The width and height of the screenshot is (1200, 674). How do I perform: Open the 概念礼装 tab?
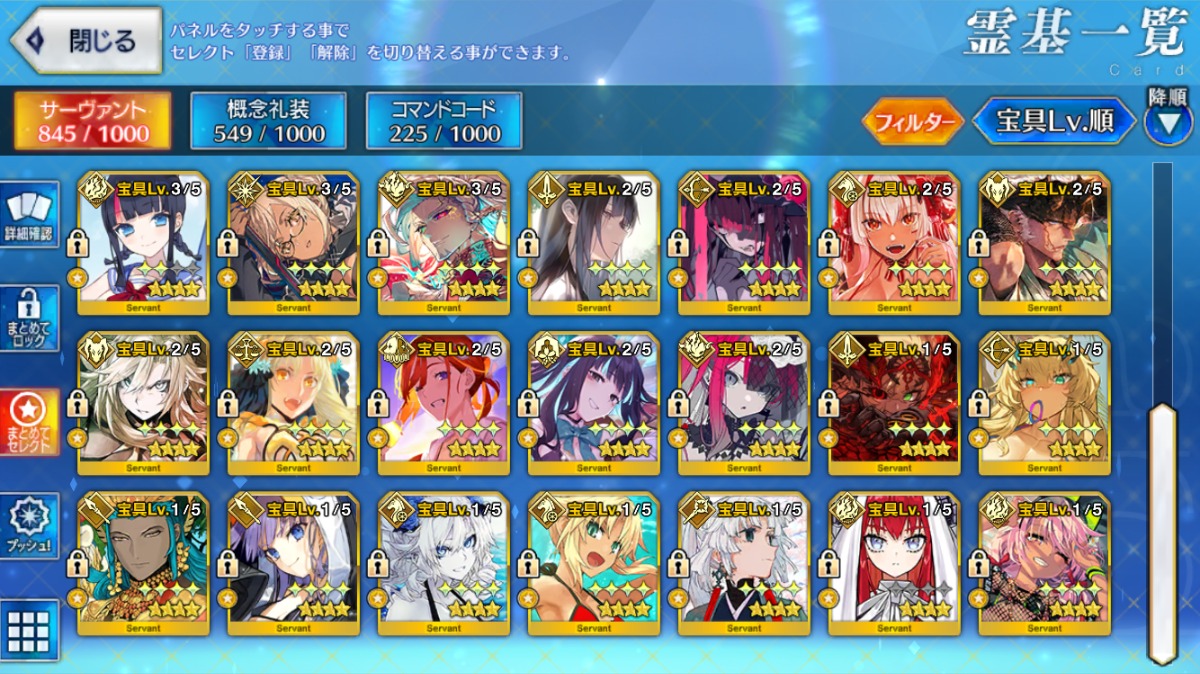[268, 121]
